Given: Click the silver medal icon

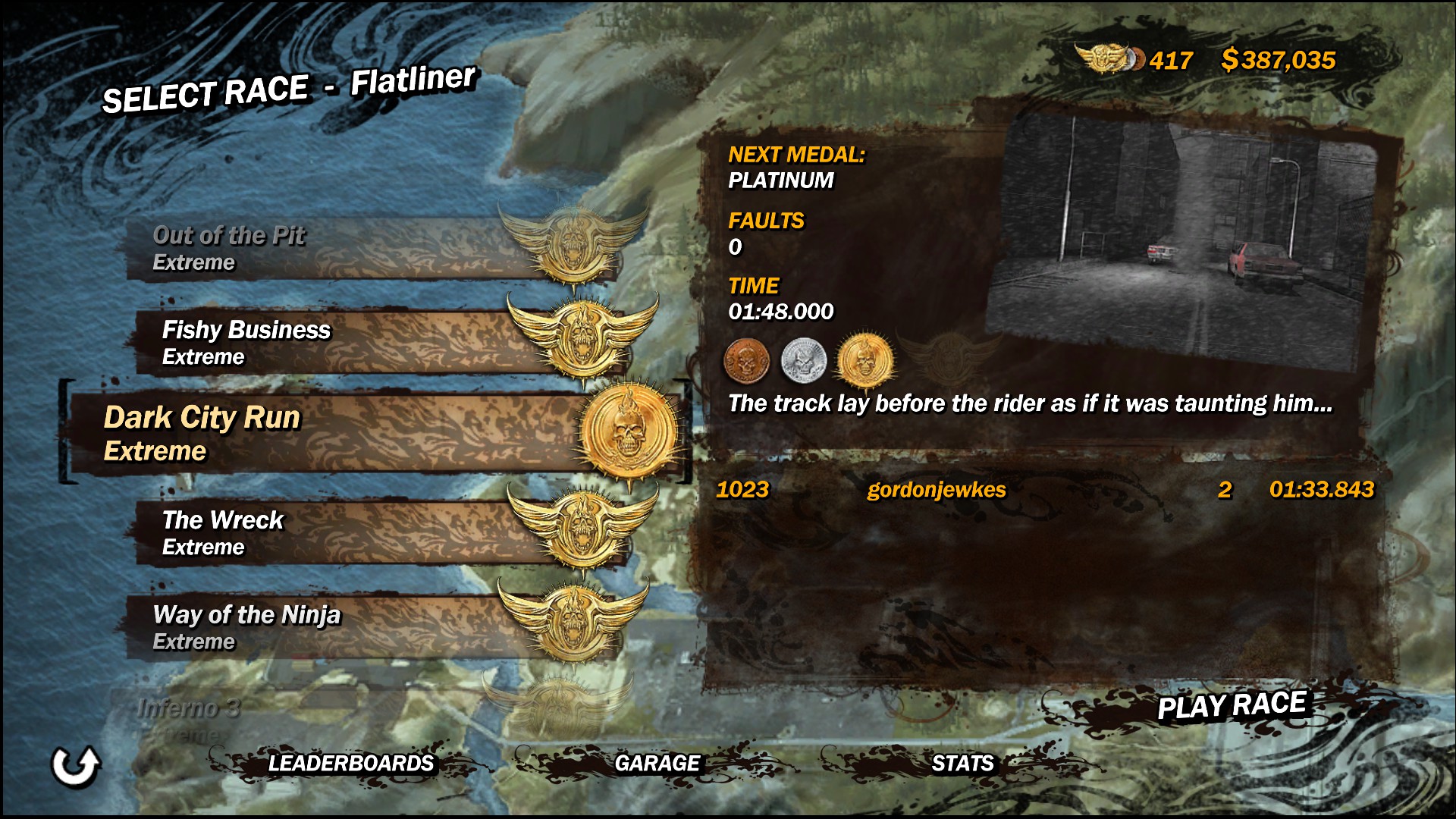Looking at the screenshot, I should click(803, 361).
